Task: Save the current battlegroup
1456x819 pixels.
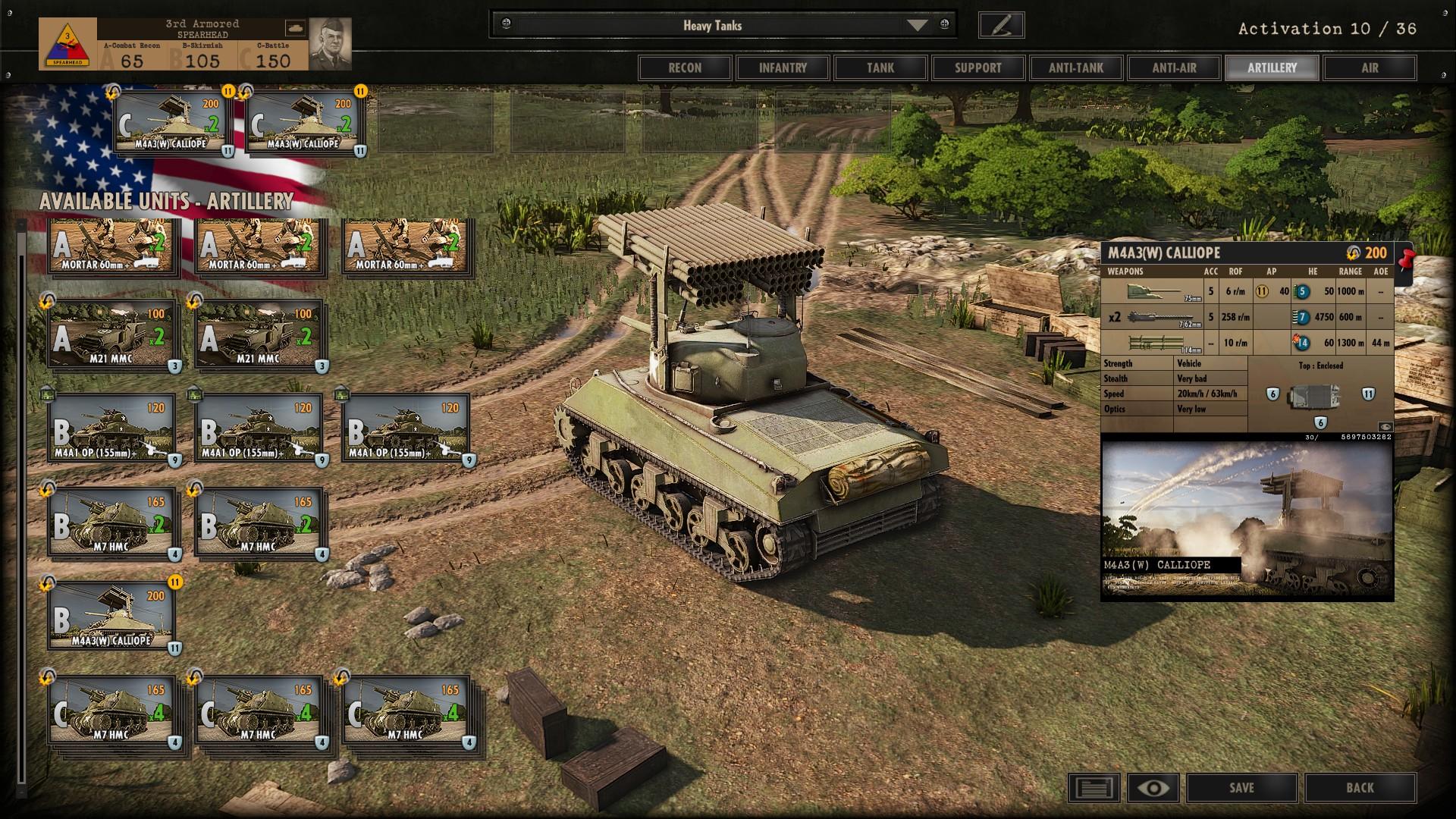Action: [x=1241, y=788]
